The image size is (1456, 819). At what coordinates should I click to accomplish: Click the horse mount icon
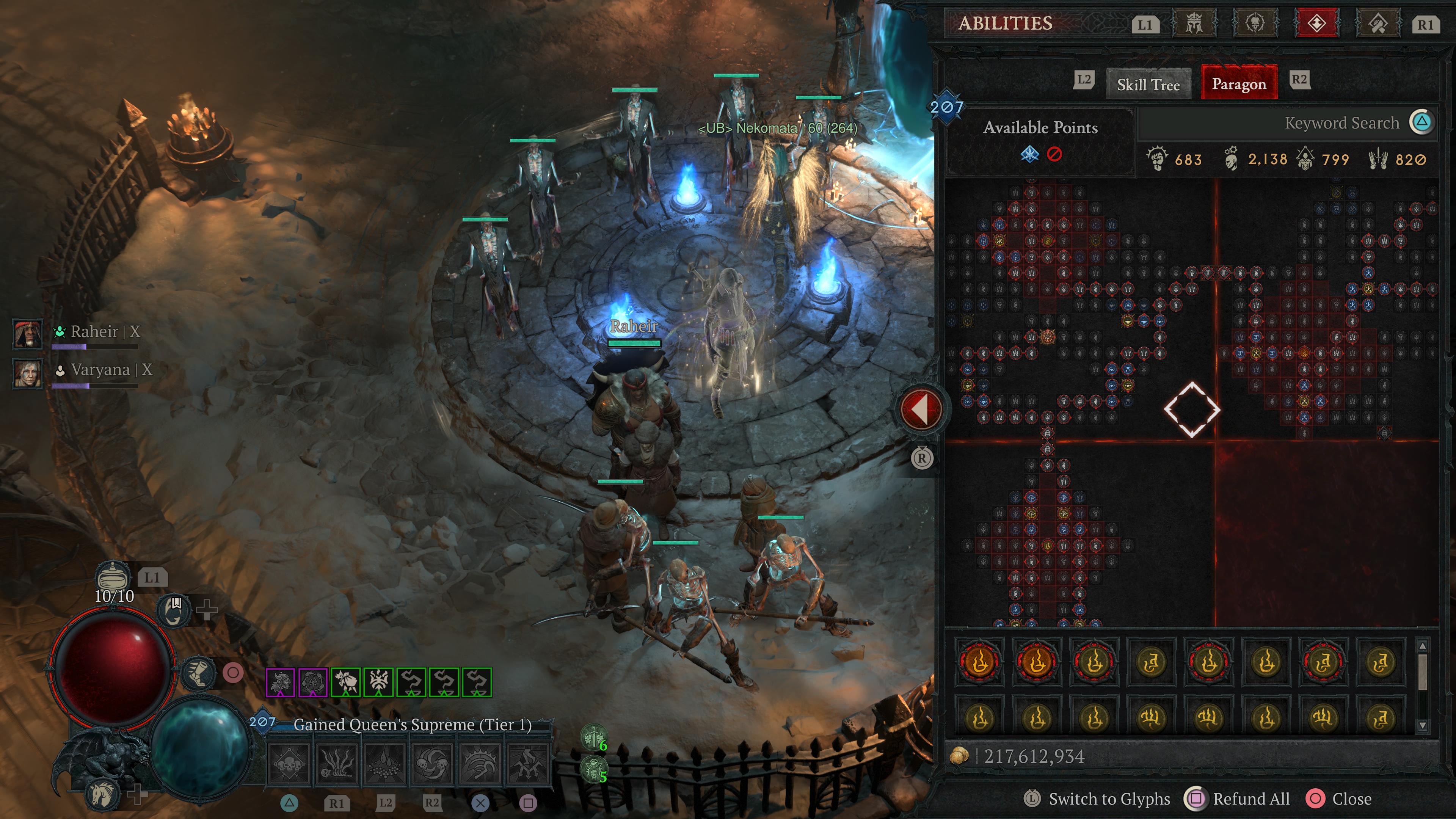pos(103,794)
